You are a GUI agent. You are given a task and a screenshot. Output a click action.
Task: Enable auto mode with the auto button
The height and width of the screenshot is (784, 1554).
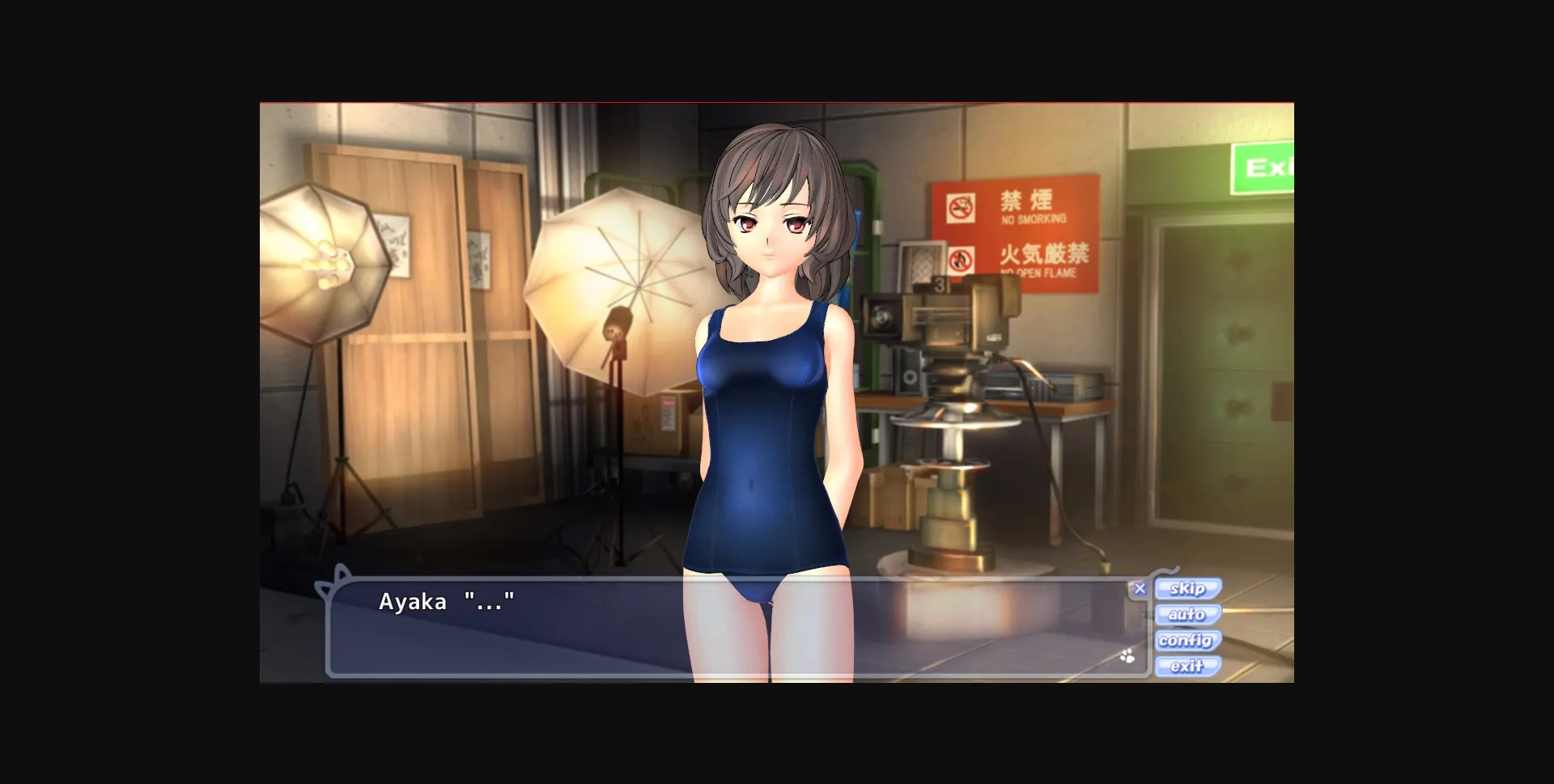click(x=1187, y=615)
